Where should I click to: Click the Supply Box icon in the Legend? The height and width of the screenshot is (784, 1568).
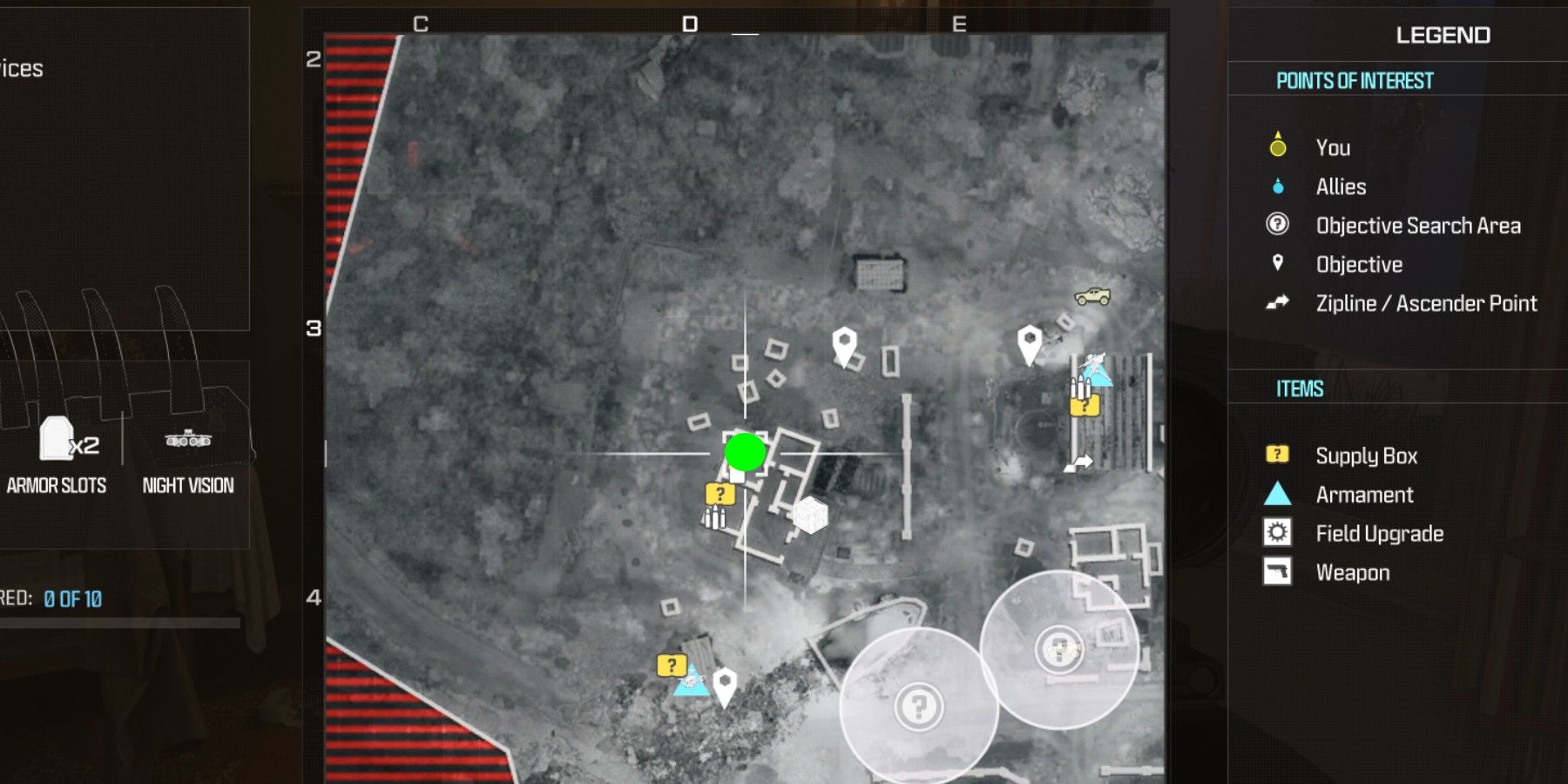tap(1277, 455)
